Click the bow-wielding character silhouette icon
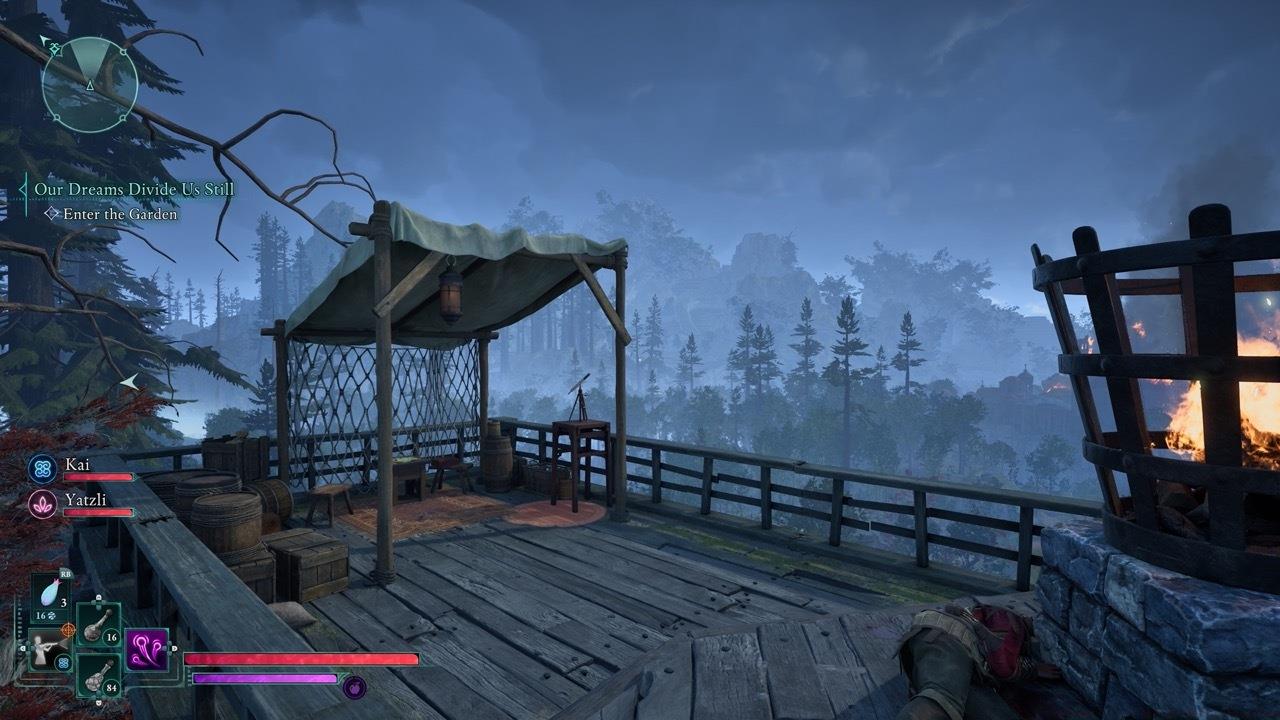The image size is (1280, 720). [43, 648]
